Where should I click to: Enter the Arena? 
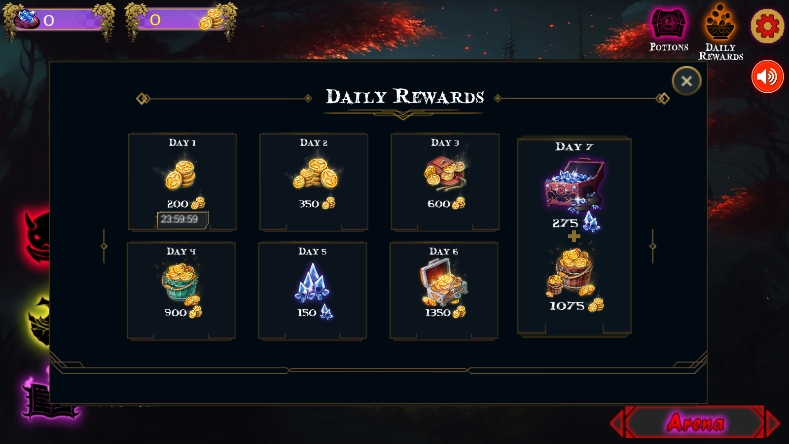pyautogui.click(x=695, y=423)
